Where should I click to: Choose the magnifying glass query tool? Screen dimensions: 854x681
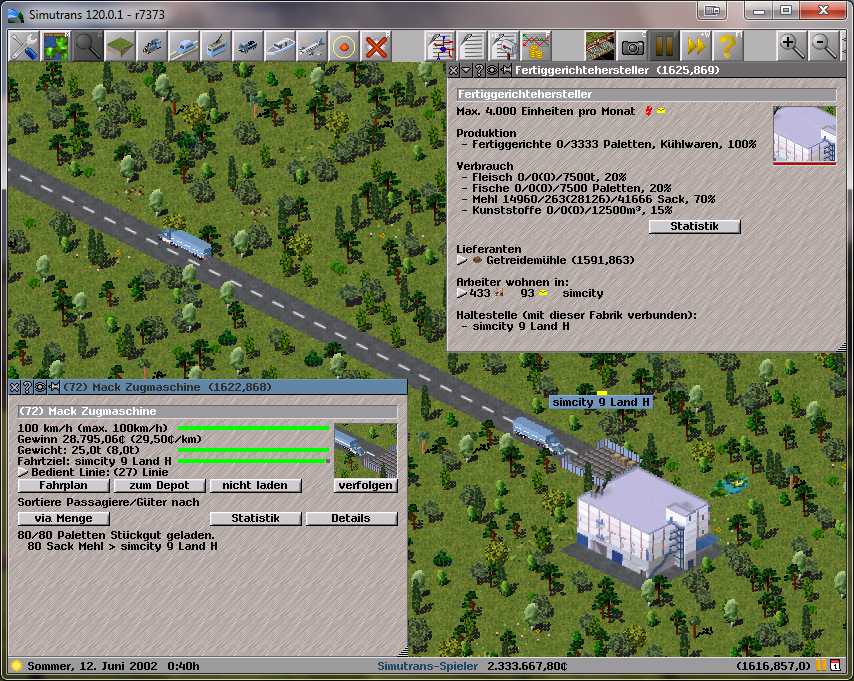coord(88,46)
